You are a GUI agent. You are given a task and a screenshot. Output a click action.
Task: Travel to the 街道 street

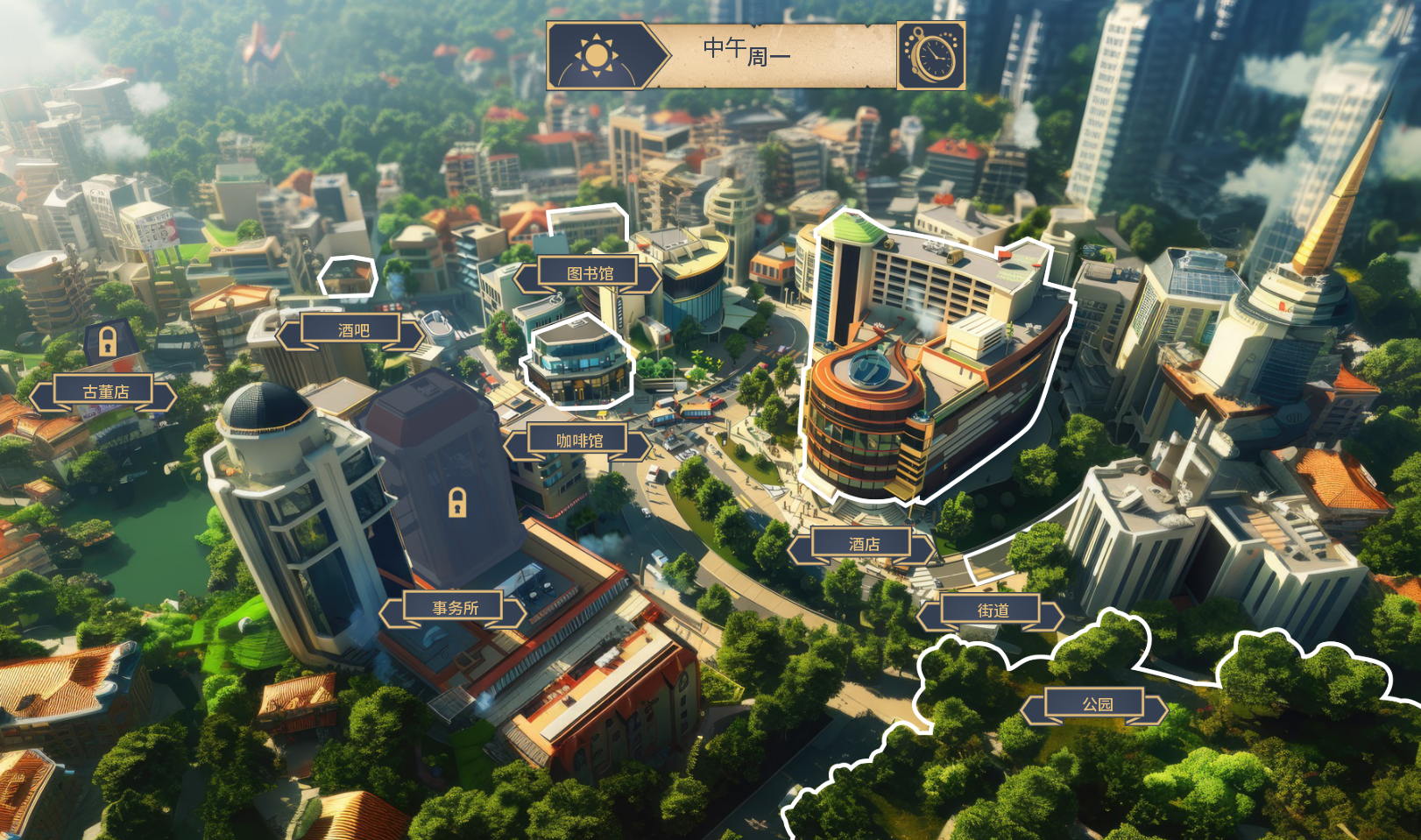(x=993, y=611)
